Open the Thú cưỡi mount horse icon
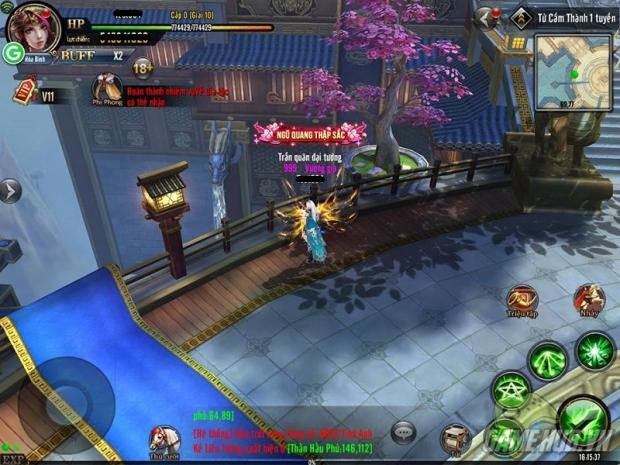 click(164, 436)
